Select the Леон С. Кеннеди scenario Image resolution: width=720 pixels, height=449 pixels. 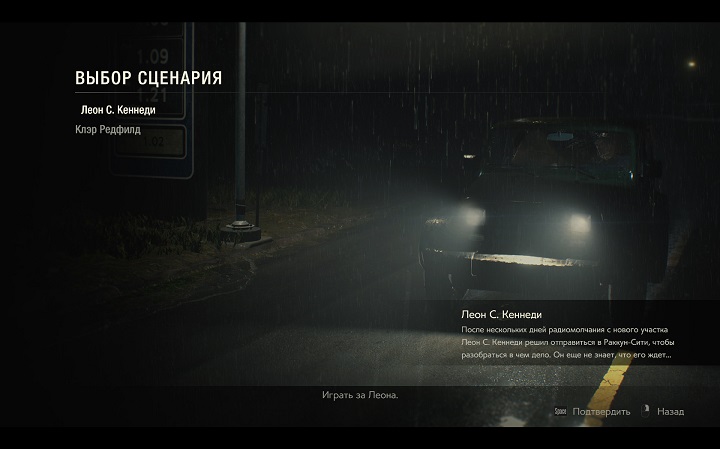[x=116, y=108]
